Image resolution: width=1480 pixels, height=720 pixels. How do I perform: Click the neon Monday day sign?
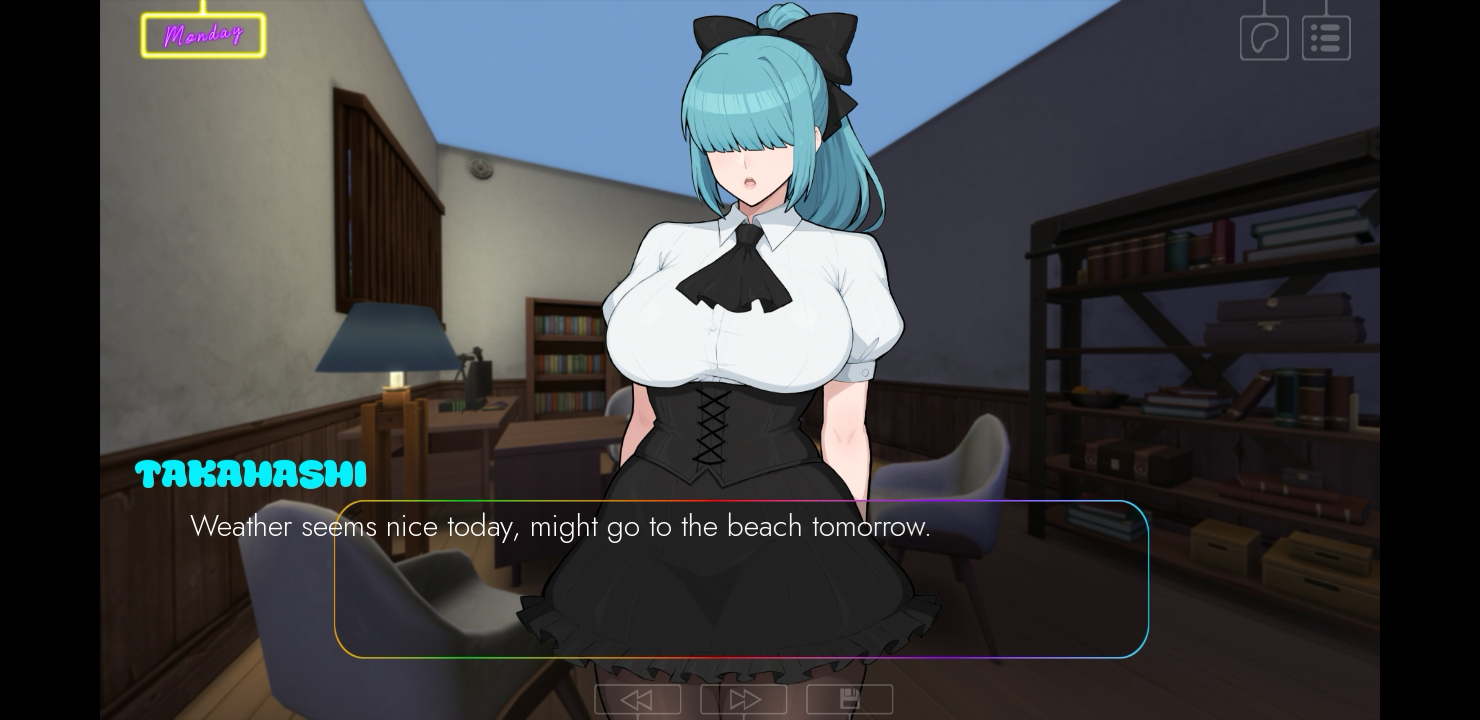coord(203,35)
